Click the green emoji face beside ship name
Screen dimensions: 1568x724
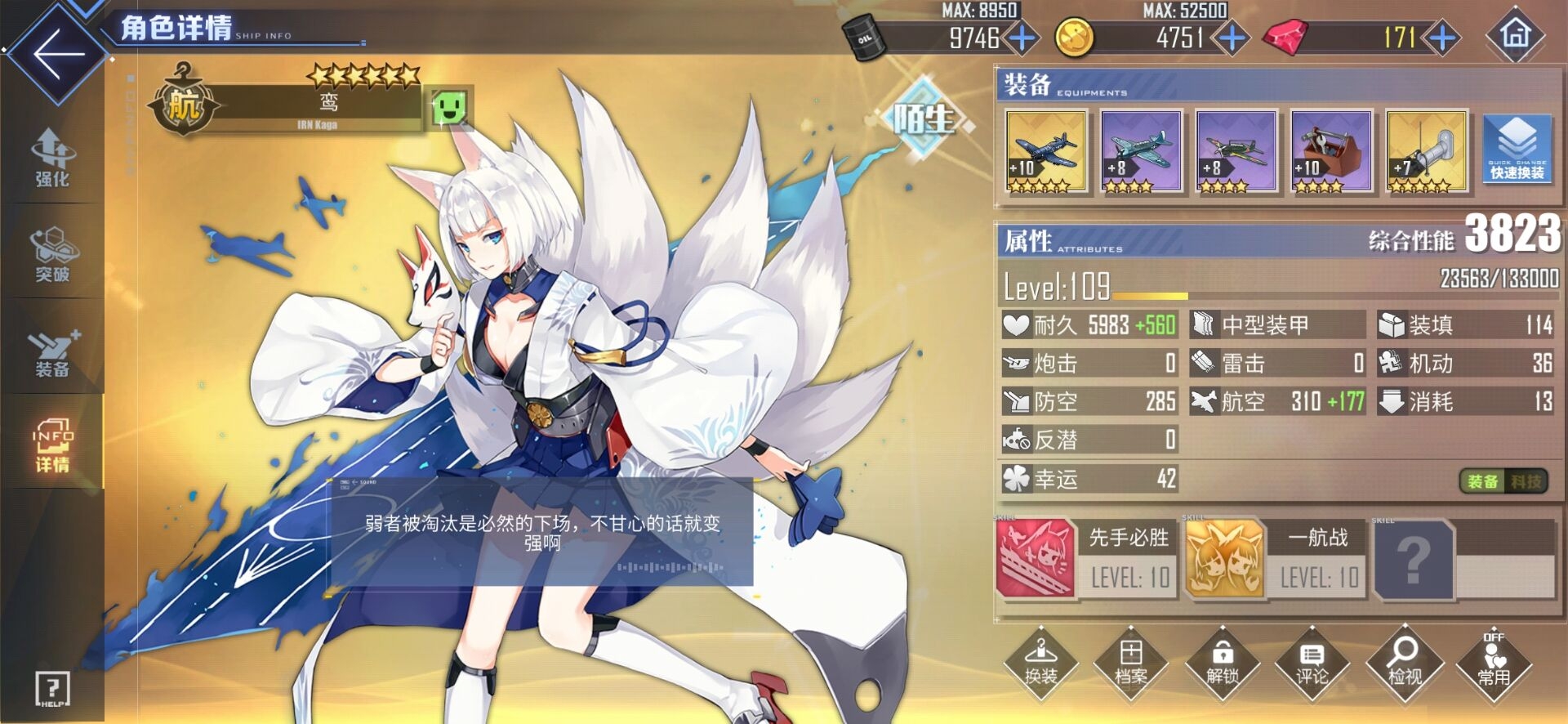pos(451,107)
